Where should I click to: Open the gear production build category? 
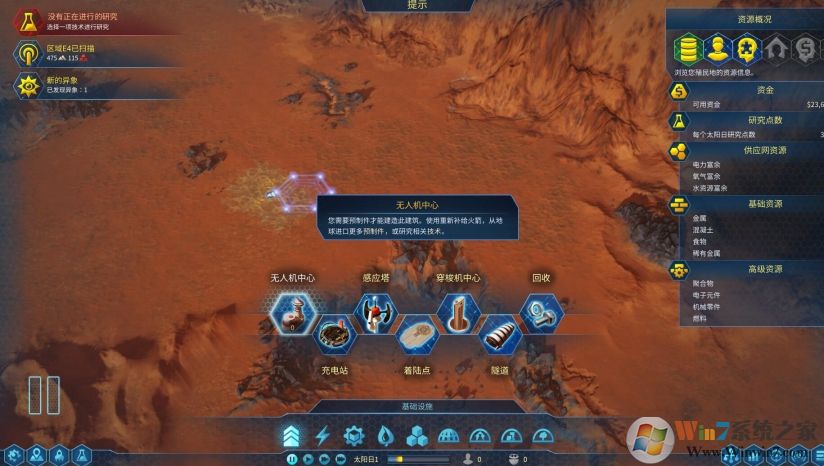[353, 435]
